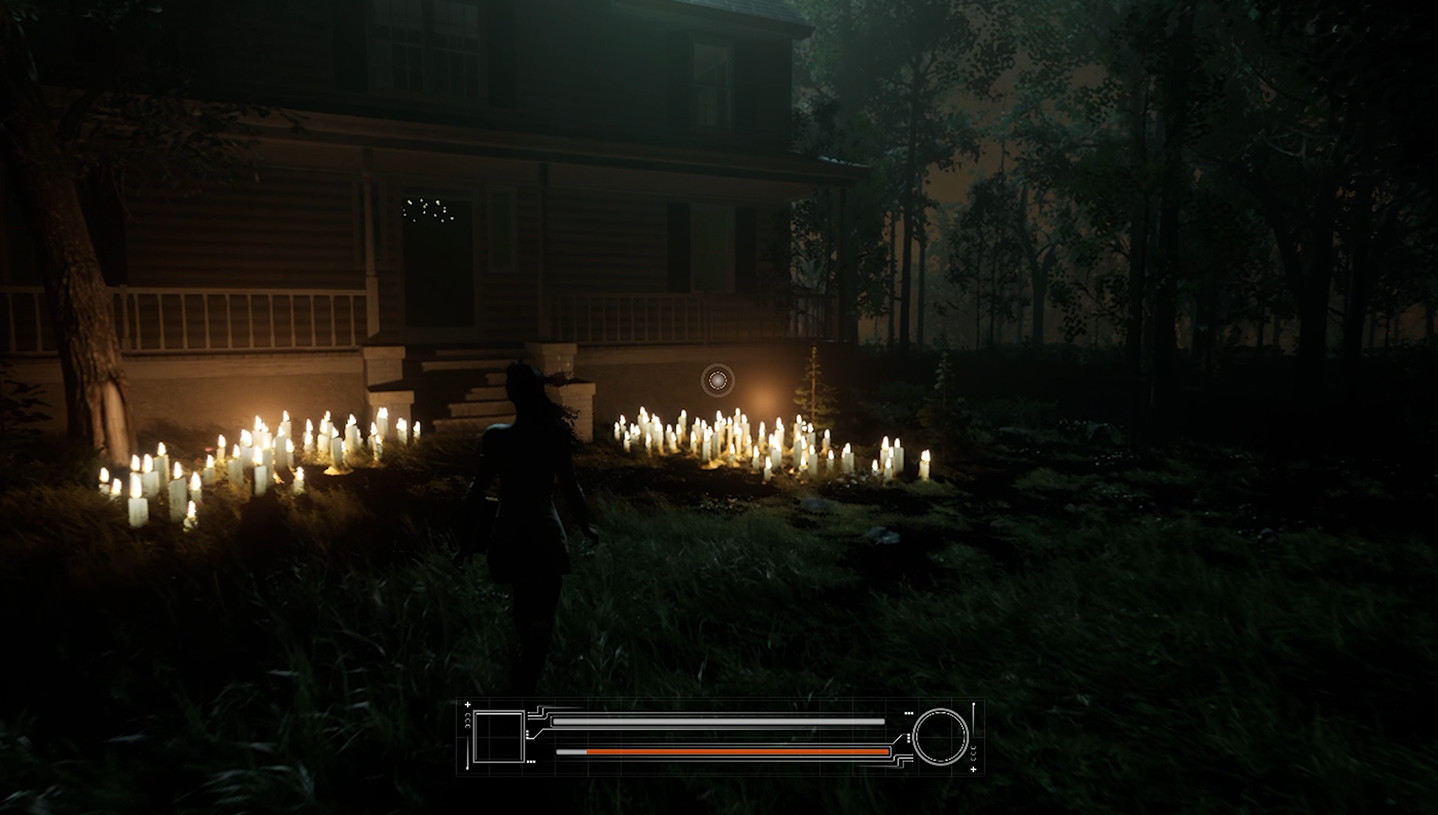Click the square character portrait frame
The image size is (1438, 815).
pyautogui.click(x=498, y=735)
